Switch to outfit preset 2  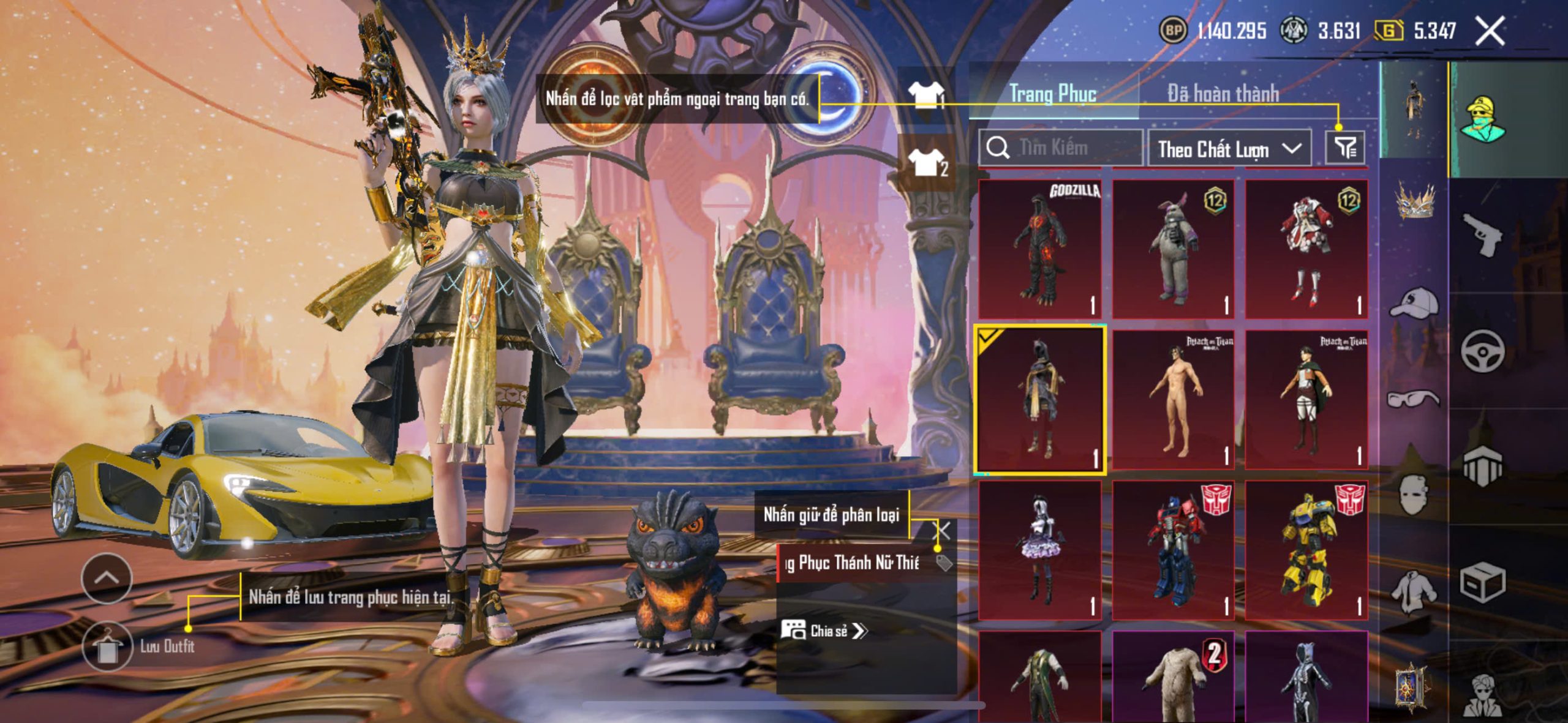tap(927, 163)
